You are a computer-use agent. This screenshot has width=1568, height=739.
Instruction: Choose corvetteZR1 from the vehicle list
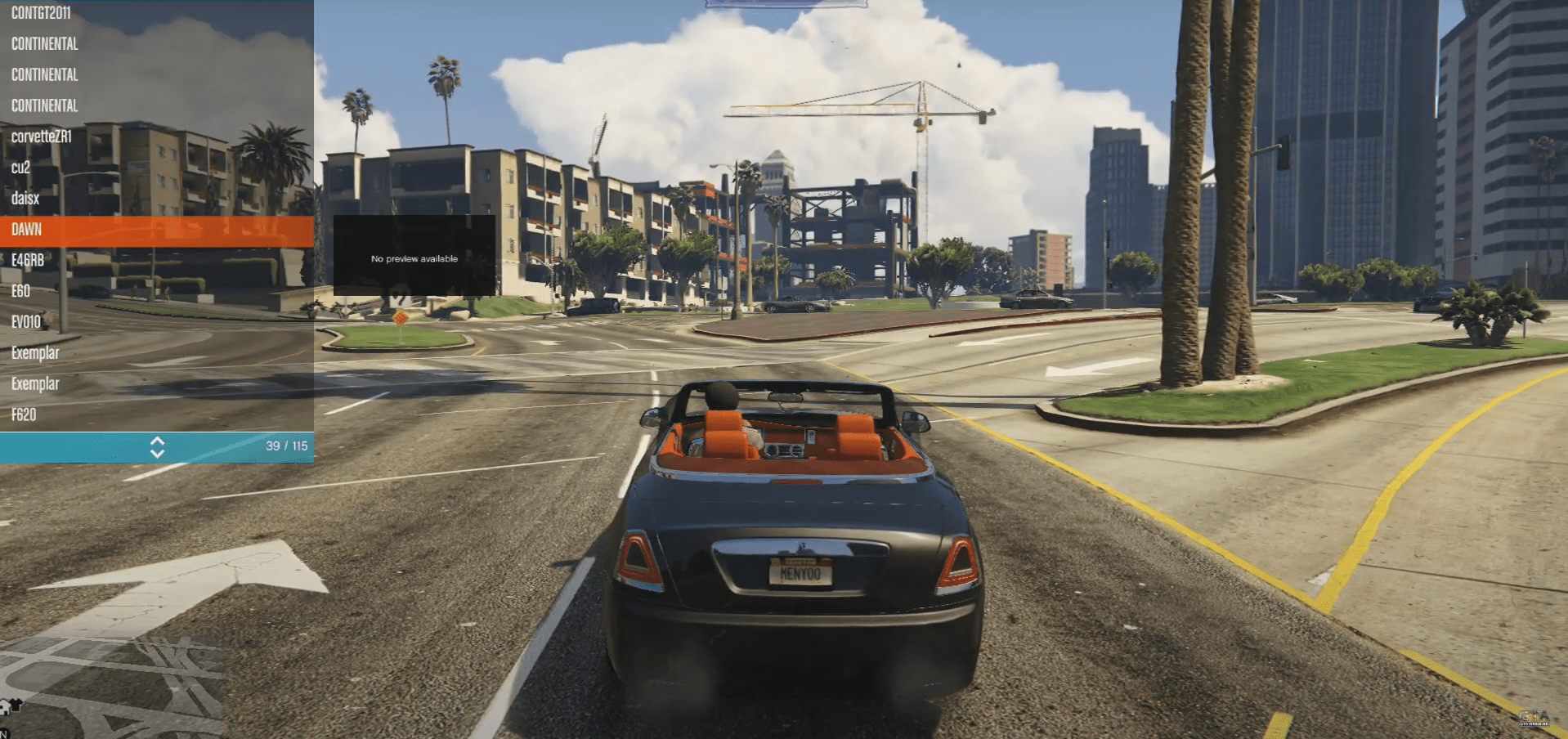[42, 137]
